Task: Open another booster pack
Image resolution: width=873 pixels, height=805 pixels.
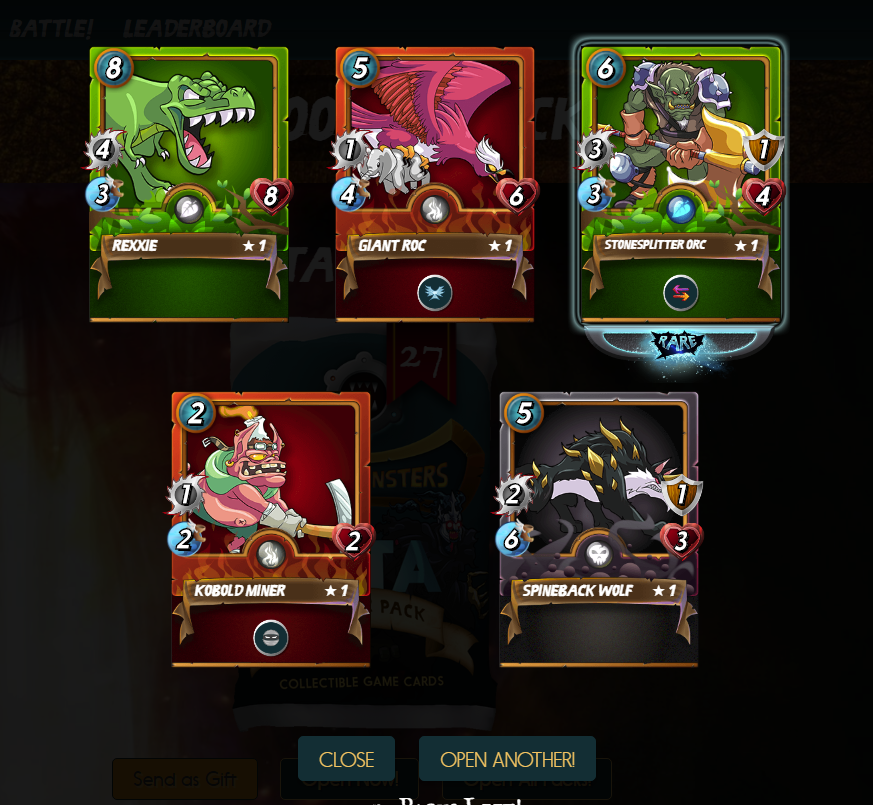Action: [x=507, y=759]
